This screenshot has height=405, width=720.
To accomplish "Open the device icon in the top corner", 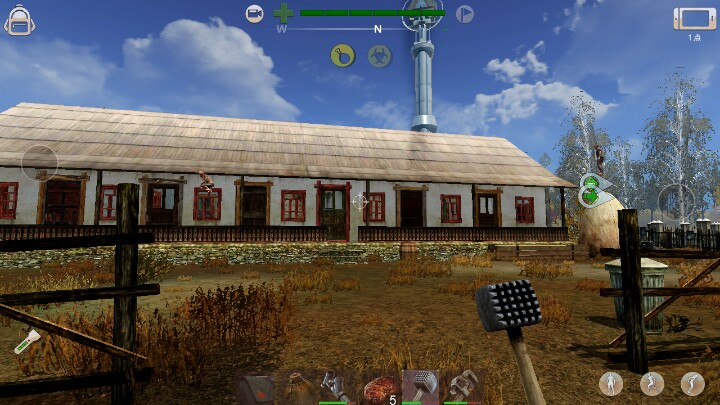I will 694,19.
